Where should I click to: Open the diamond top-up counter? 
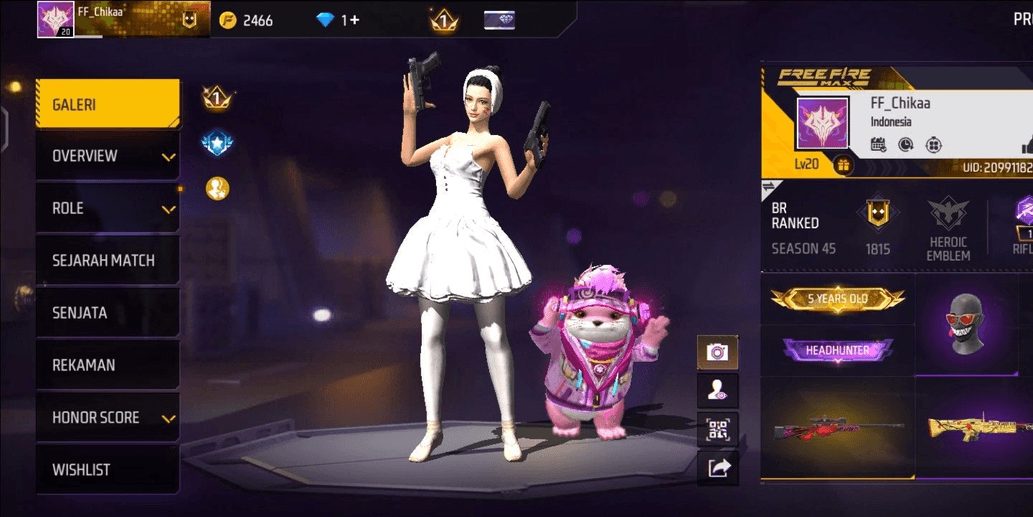[338, 20]
